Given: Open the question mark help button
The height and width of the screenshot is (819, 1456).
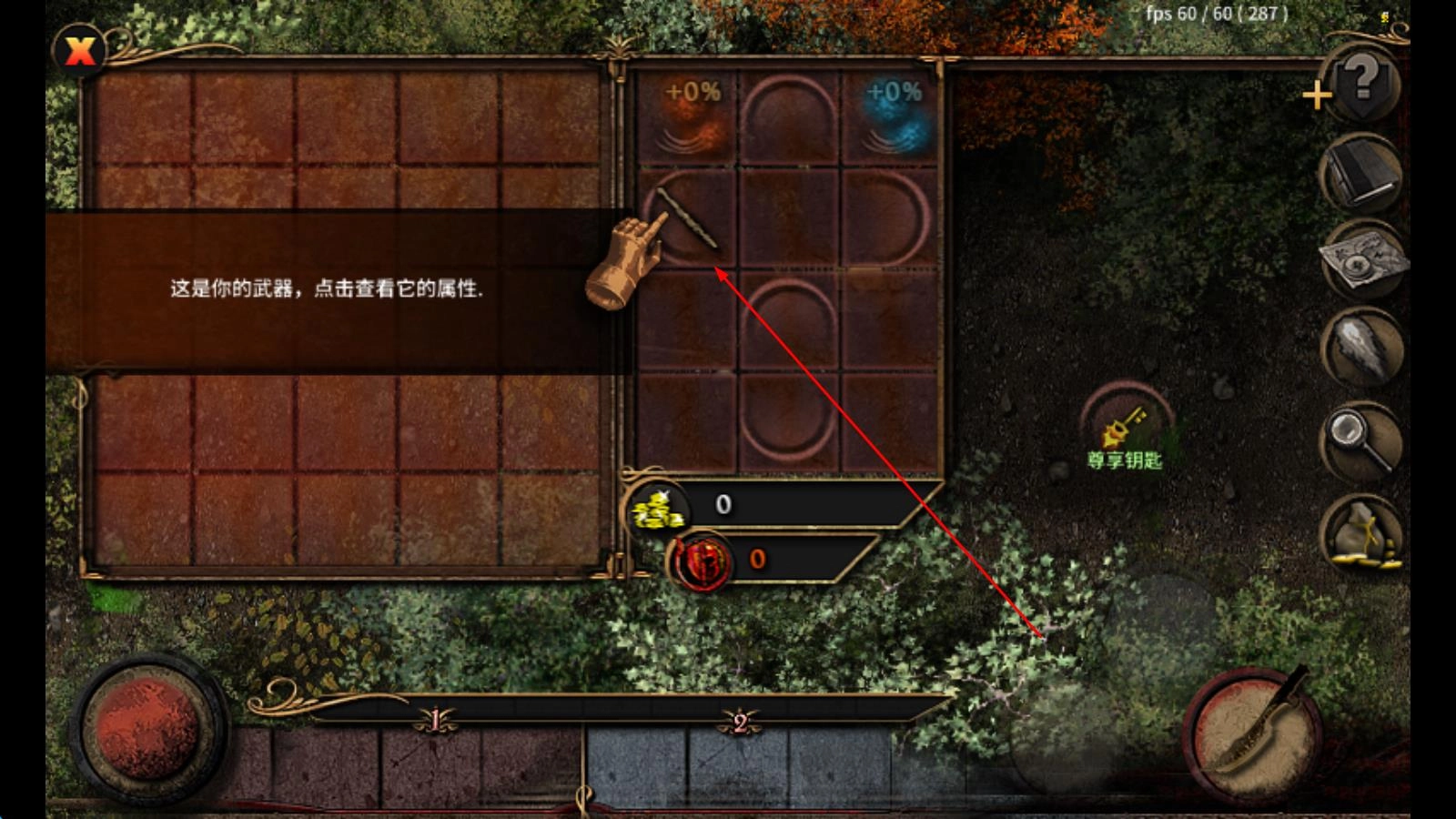Looking at the screenshot, I should click(x=1362, y=83).
